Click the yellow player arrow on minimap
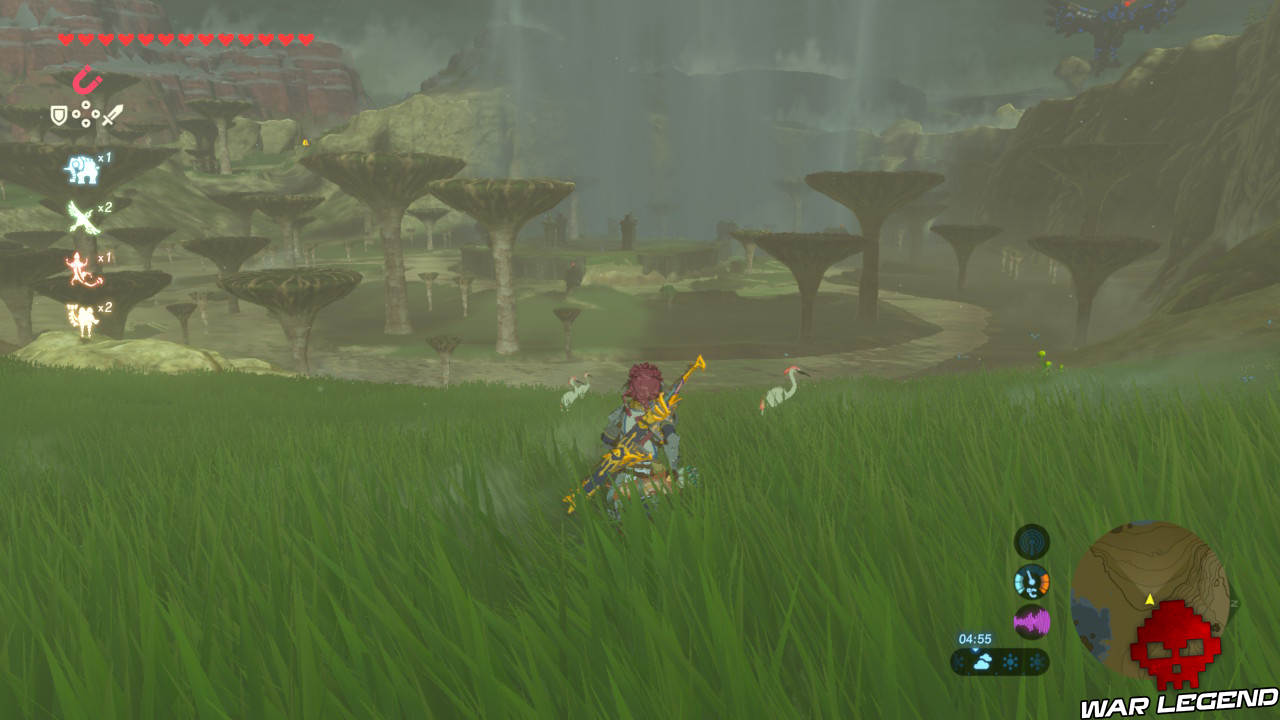The width and height of the screenshot is (1280, 720). point(1149,600)
